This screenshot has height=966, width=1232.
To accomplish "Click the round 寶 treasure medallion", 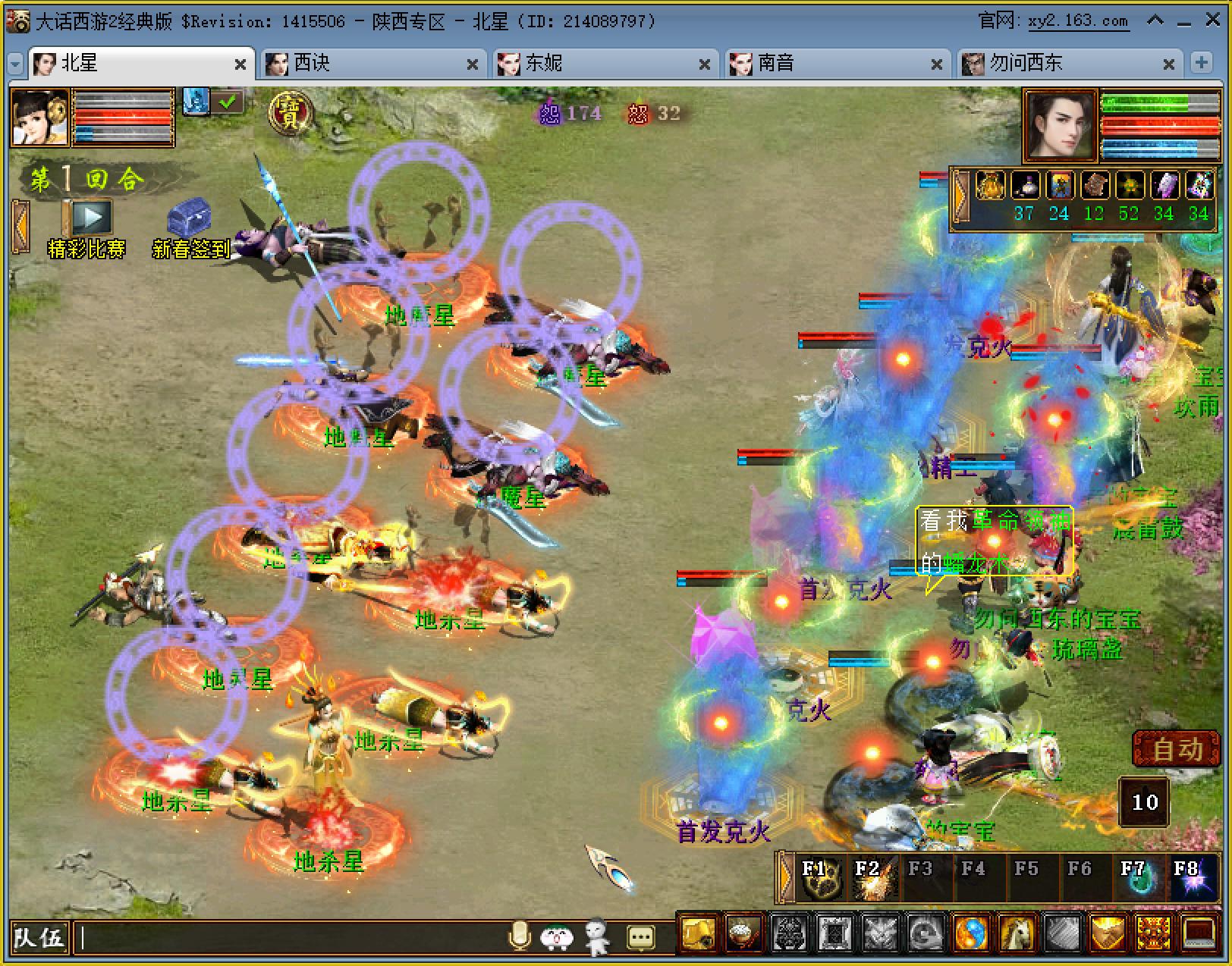I will (x=291, y=113).
